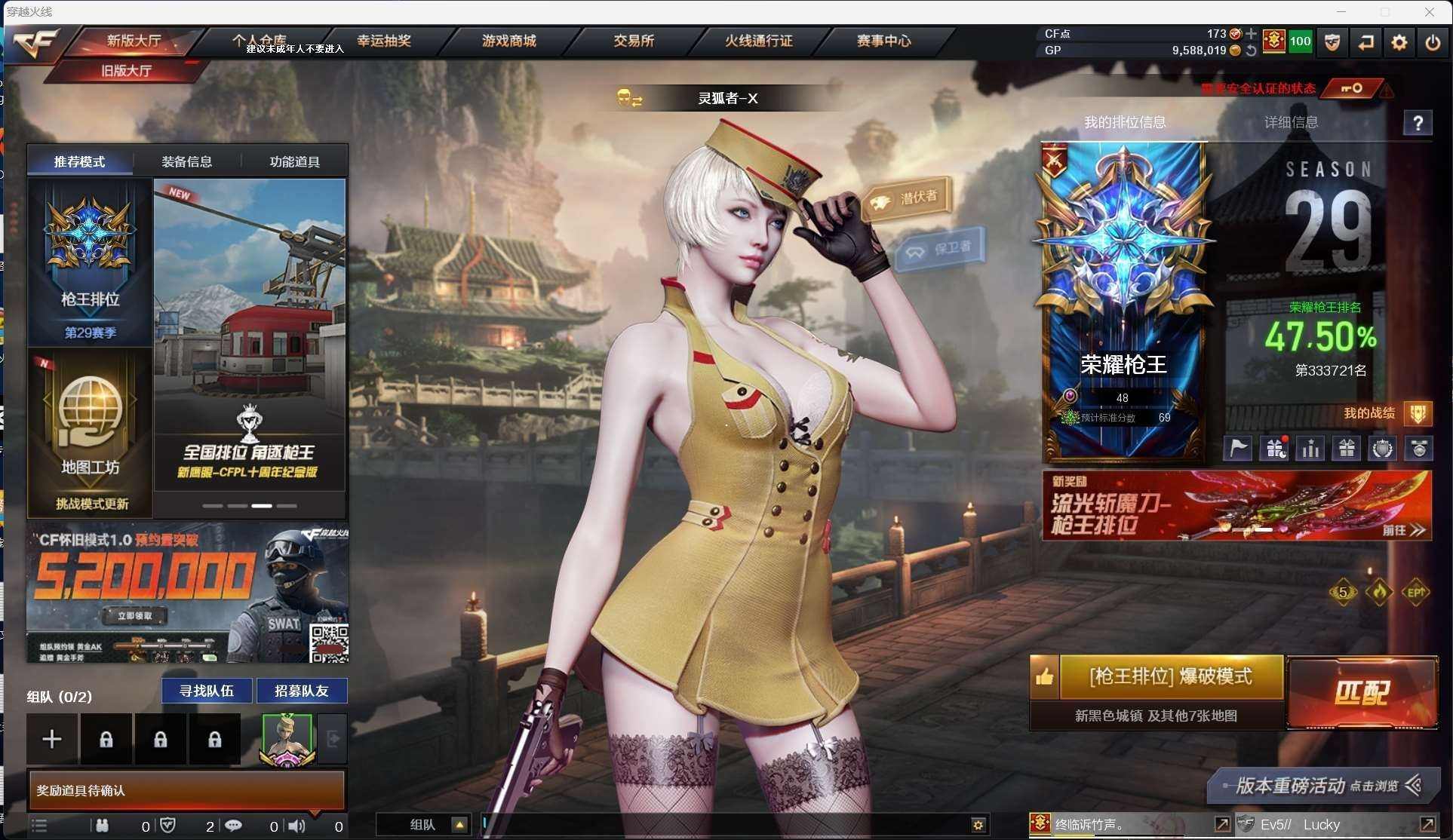The width and height of the screenshot is (1453, 840).
Task: Show the 详细信息 details tab
Action: 1291,122
